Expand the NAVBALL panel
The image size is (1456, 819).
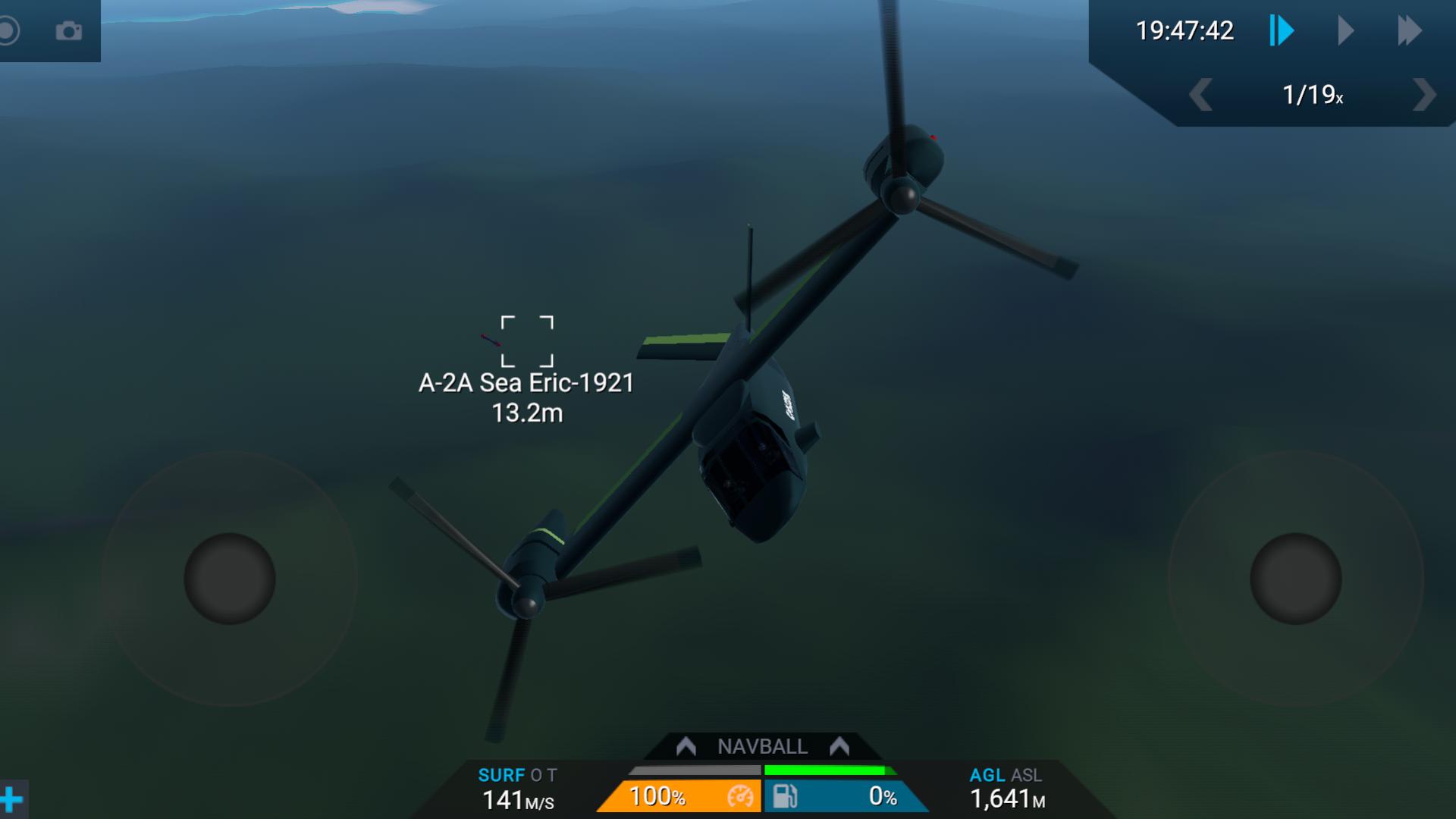click(x=762, y=747)
